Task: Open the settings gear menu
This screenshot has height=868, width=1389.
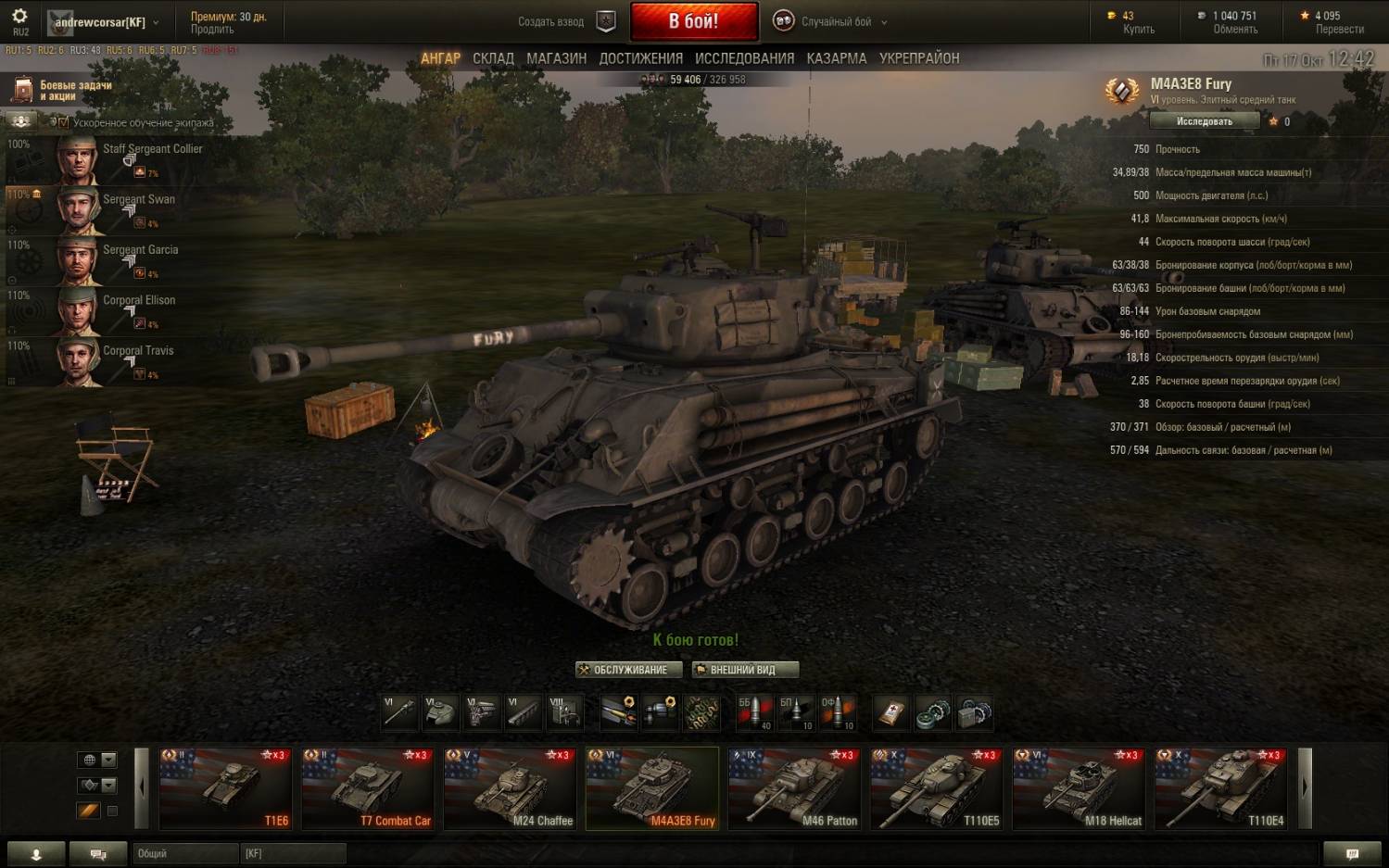Action: coord(19,17)
